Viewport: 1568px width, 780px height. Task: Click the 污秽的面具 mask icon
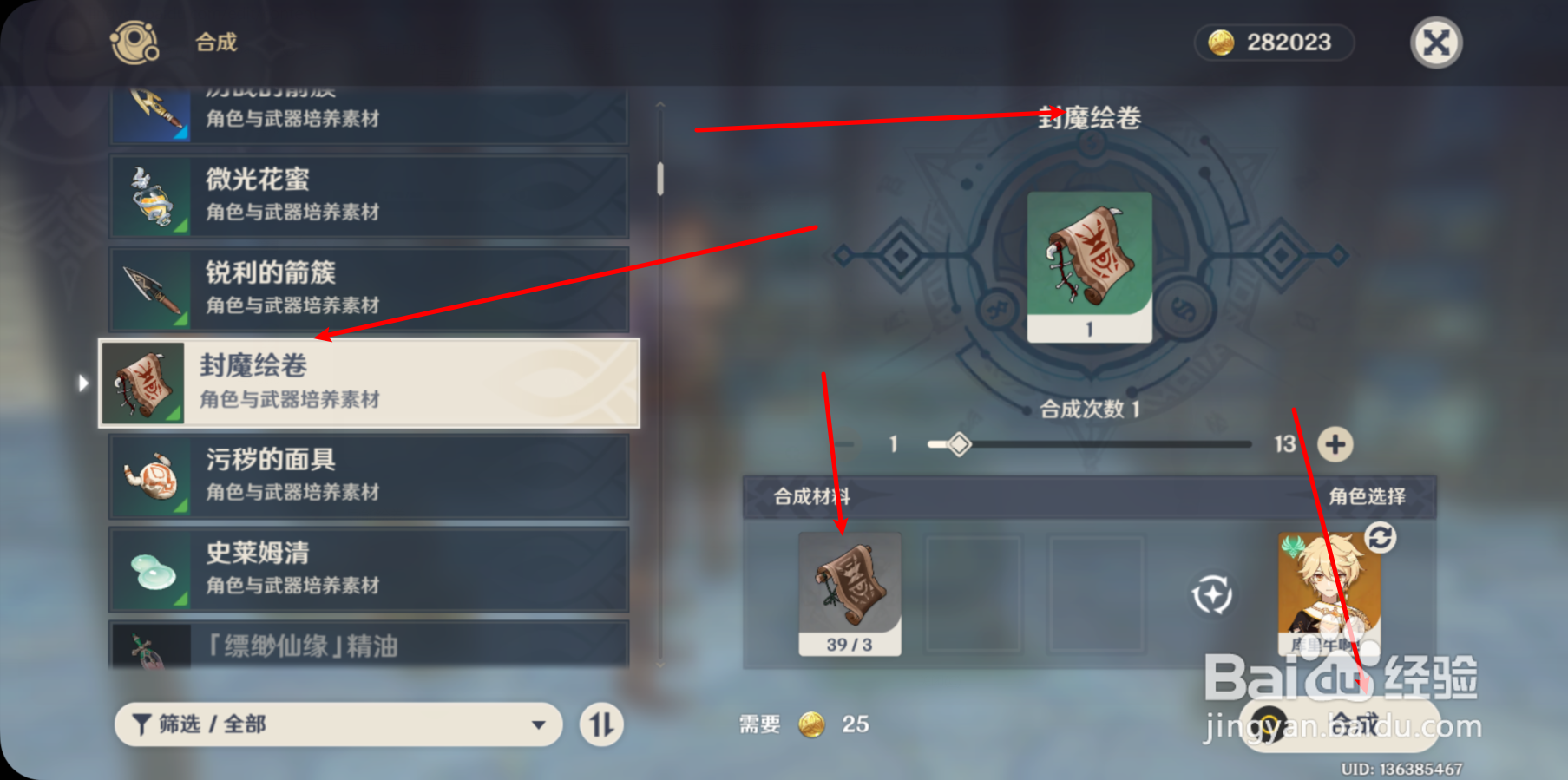tap(153, 475)
